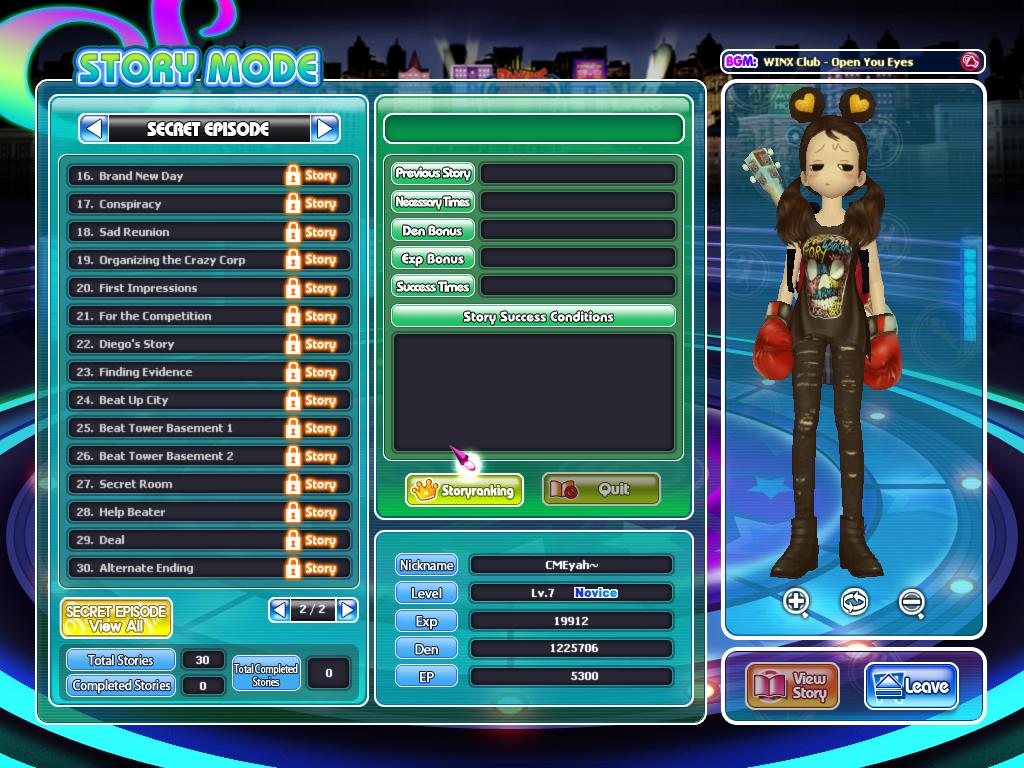Leave the story mode screen
Viewport: 1024px width, 768px height.
pyautogui.click(x=911, y=686)
